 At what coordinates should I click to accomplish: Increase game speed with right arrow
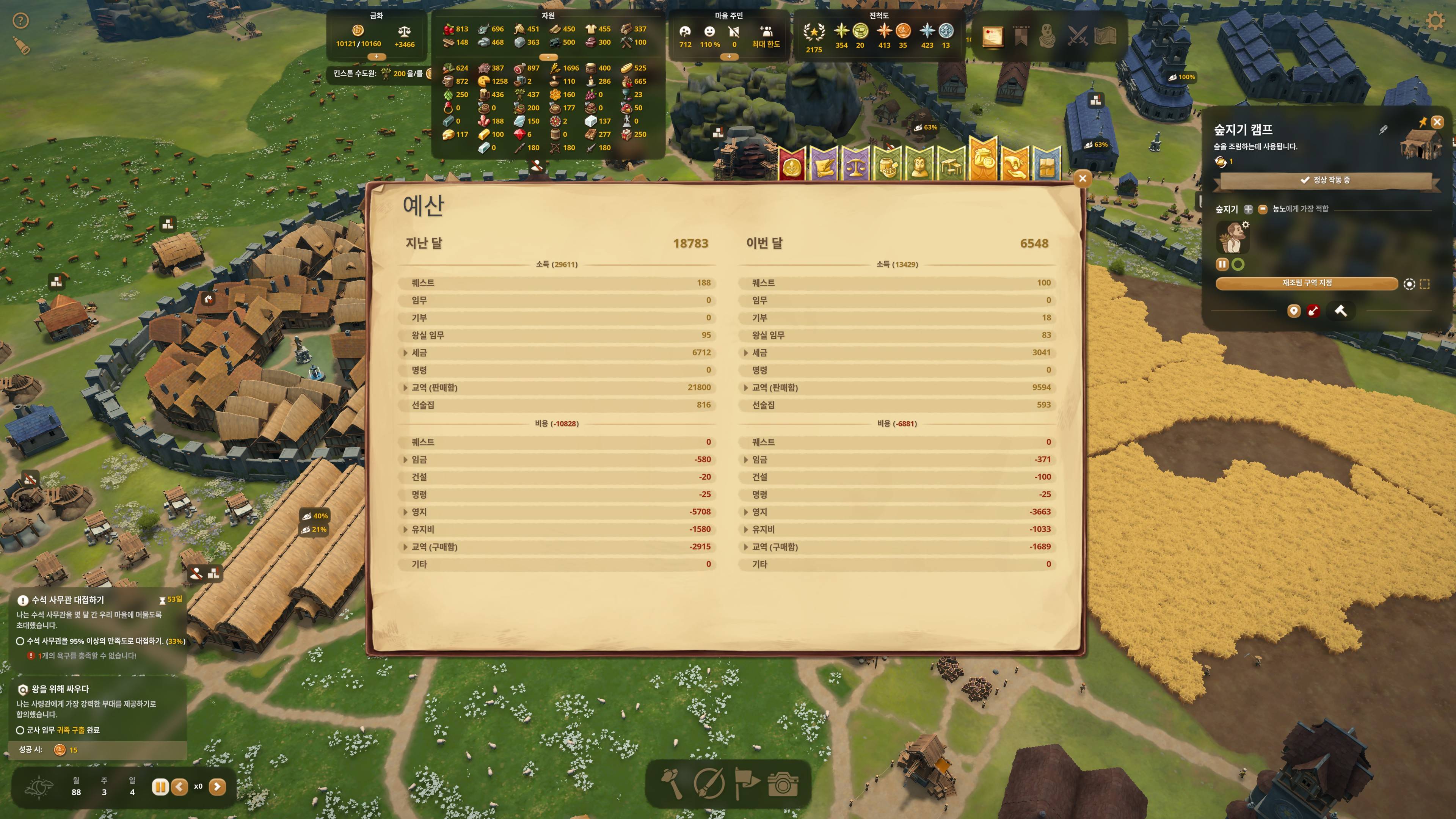(217, 786)
